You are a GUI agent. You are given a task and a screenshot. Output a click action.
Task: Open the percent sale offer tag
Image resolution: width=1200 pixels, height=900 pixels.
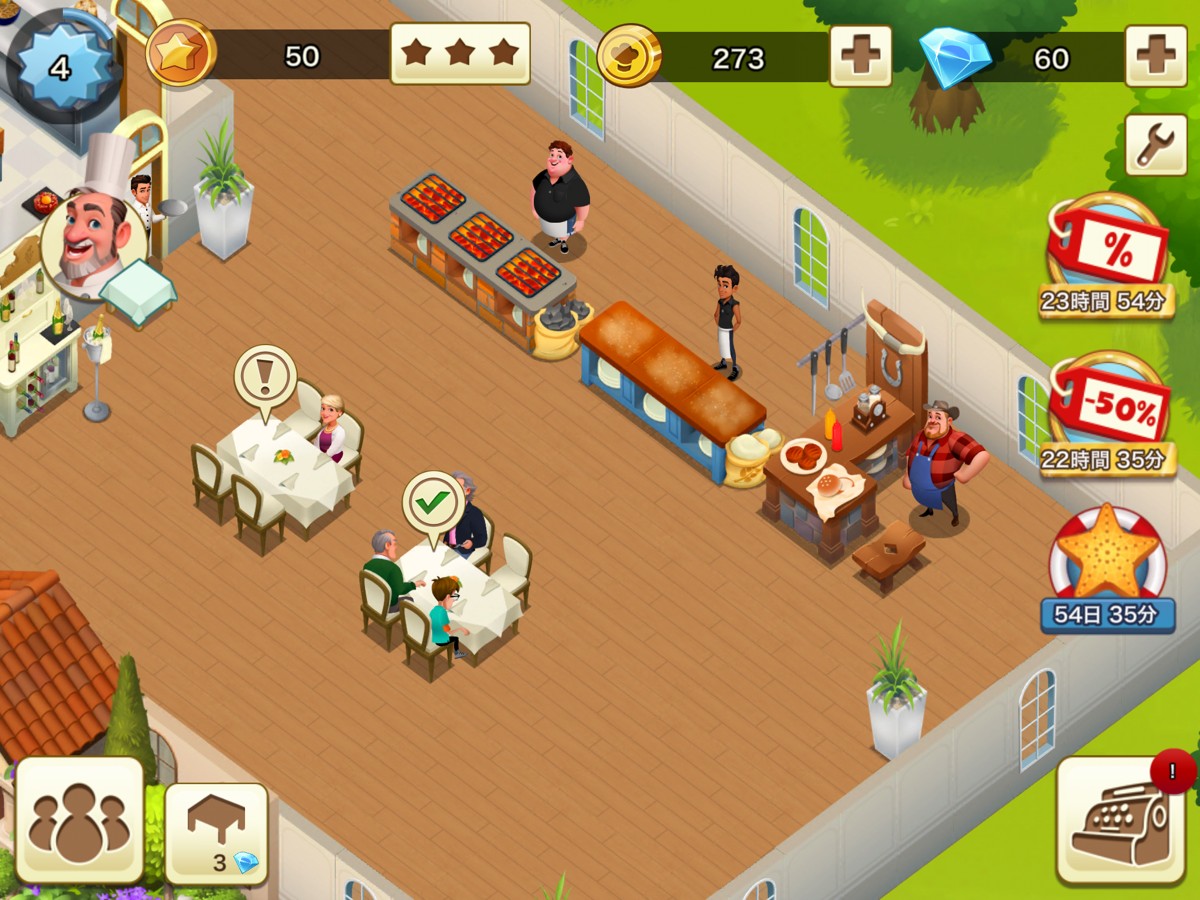[1108, 250]
